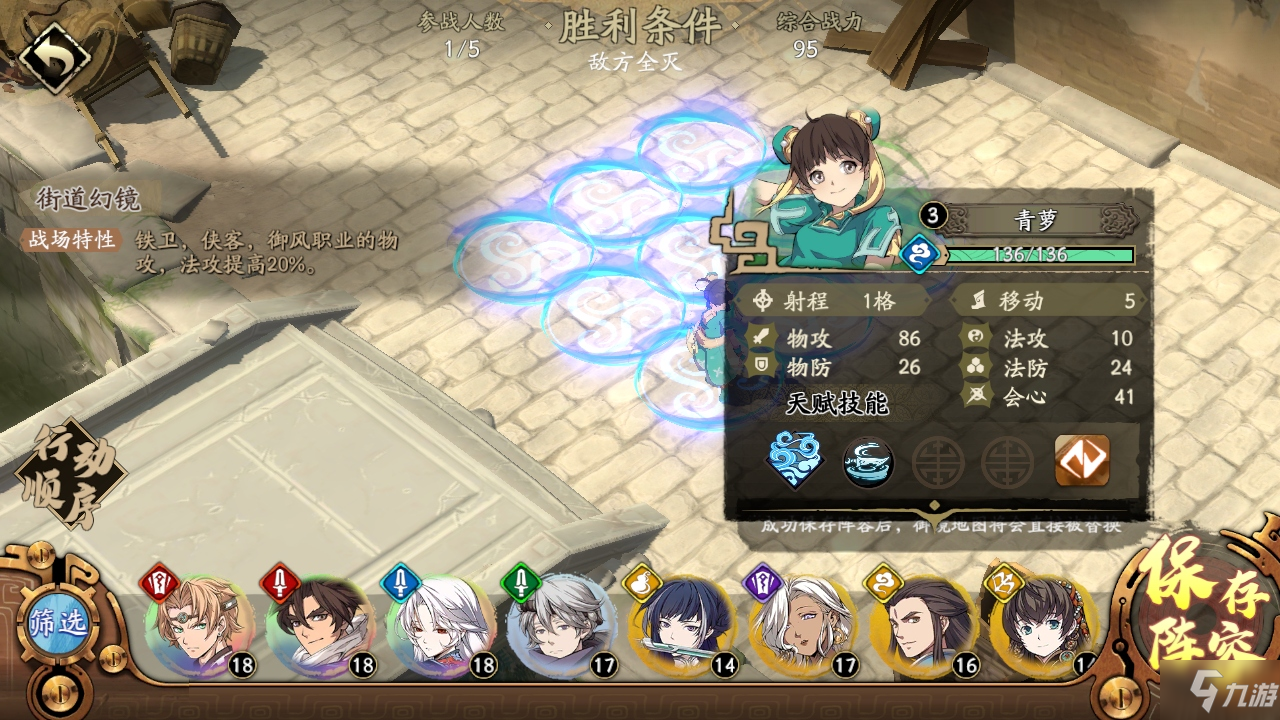Open the 筛选 filter button
Viewport: 1280px width, 720px height.
tap(58, 625)
